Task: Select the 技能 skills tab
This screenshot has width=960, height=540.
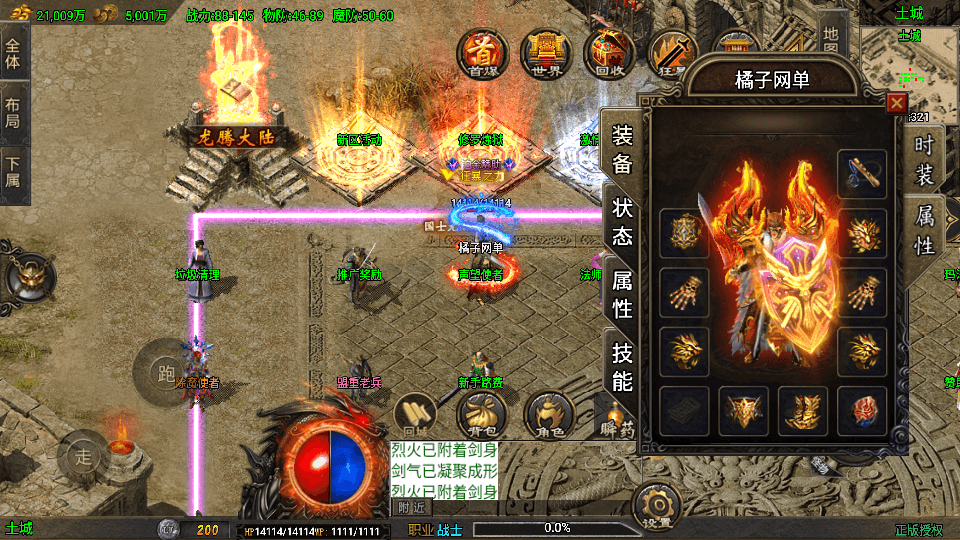Action: [622, 366]
